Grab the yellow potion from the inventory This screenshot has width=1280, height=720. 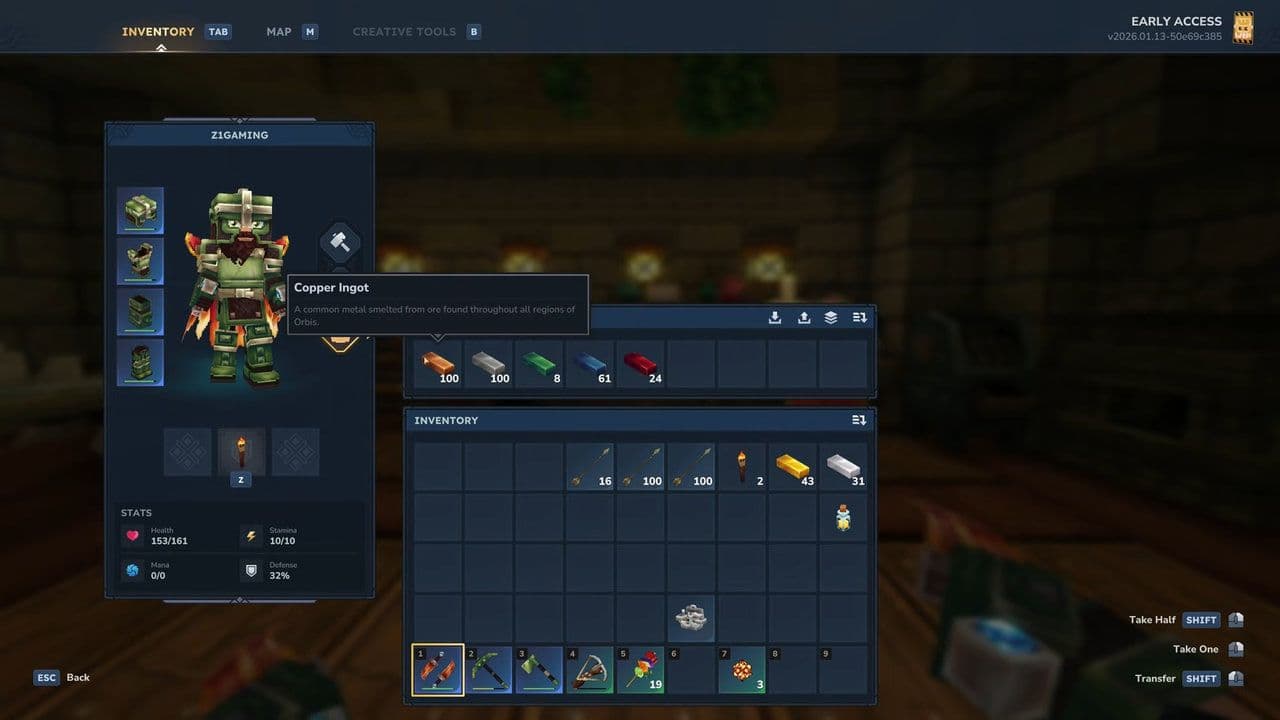pos(843,517)
